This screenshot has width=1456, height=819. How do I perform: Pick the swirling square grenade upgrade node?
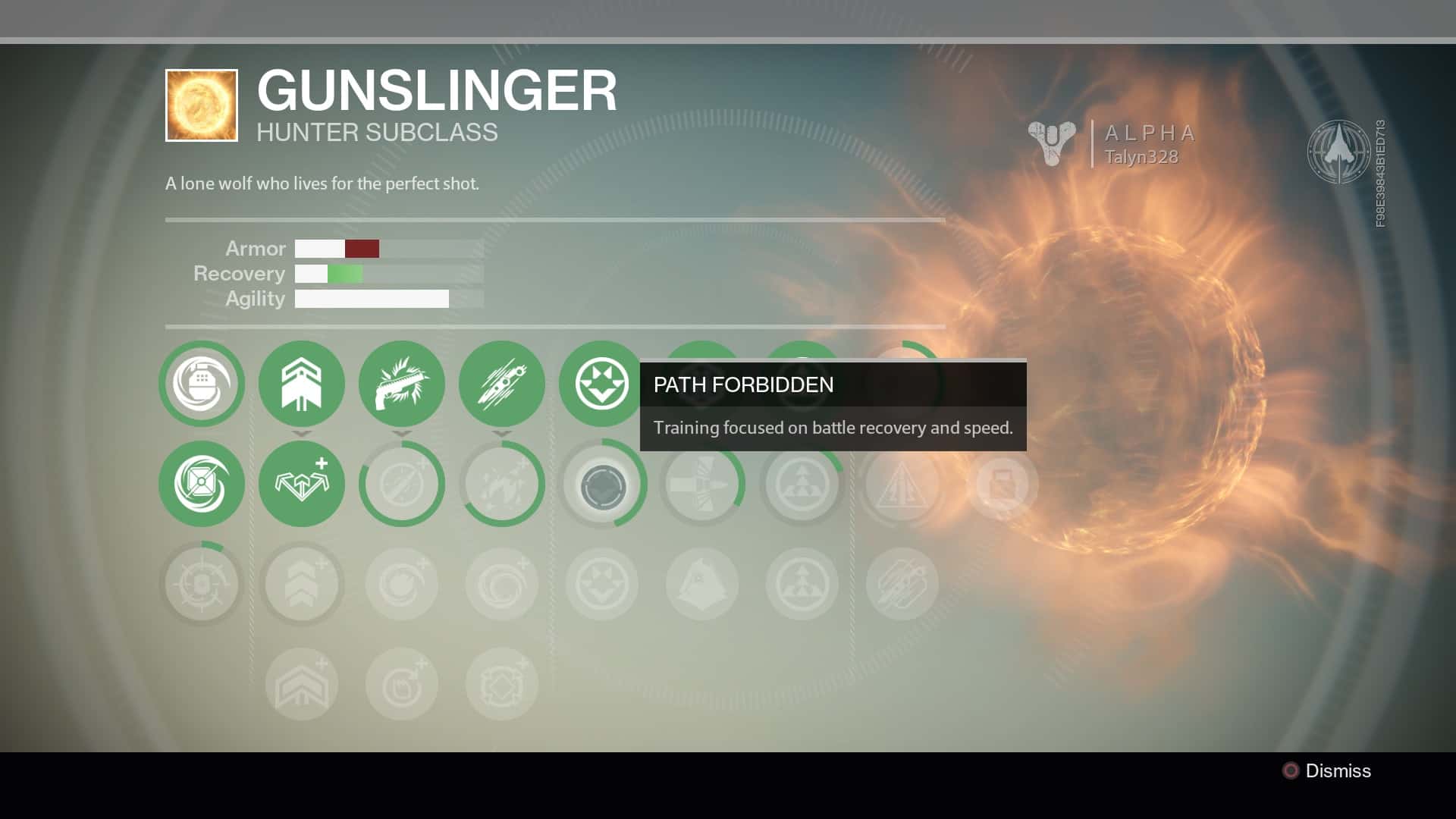[202, 484]
